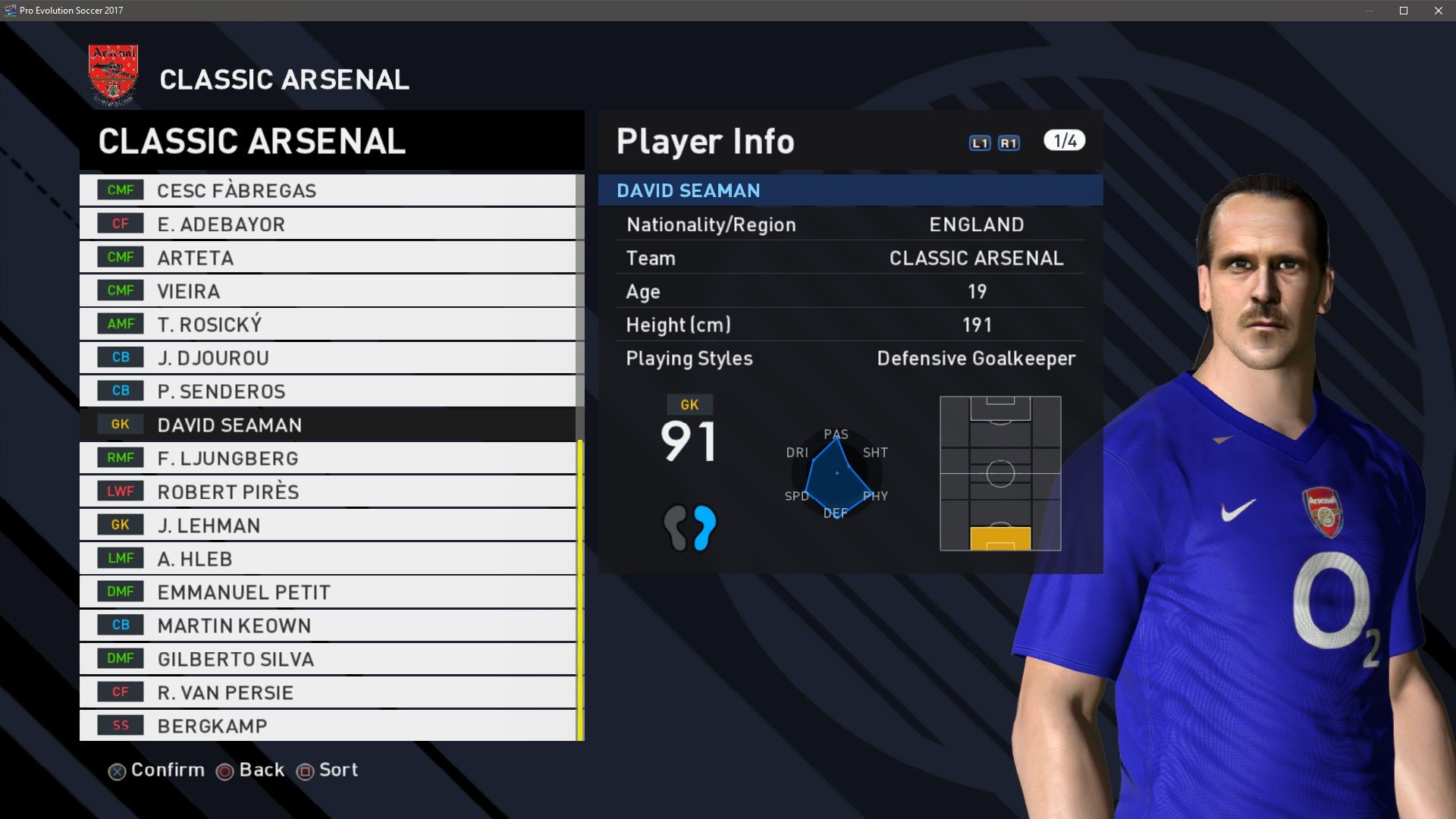Pick Vieira from the roster
Viewport: 1456px width, 819px height.
pos(328,291)
